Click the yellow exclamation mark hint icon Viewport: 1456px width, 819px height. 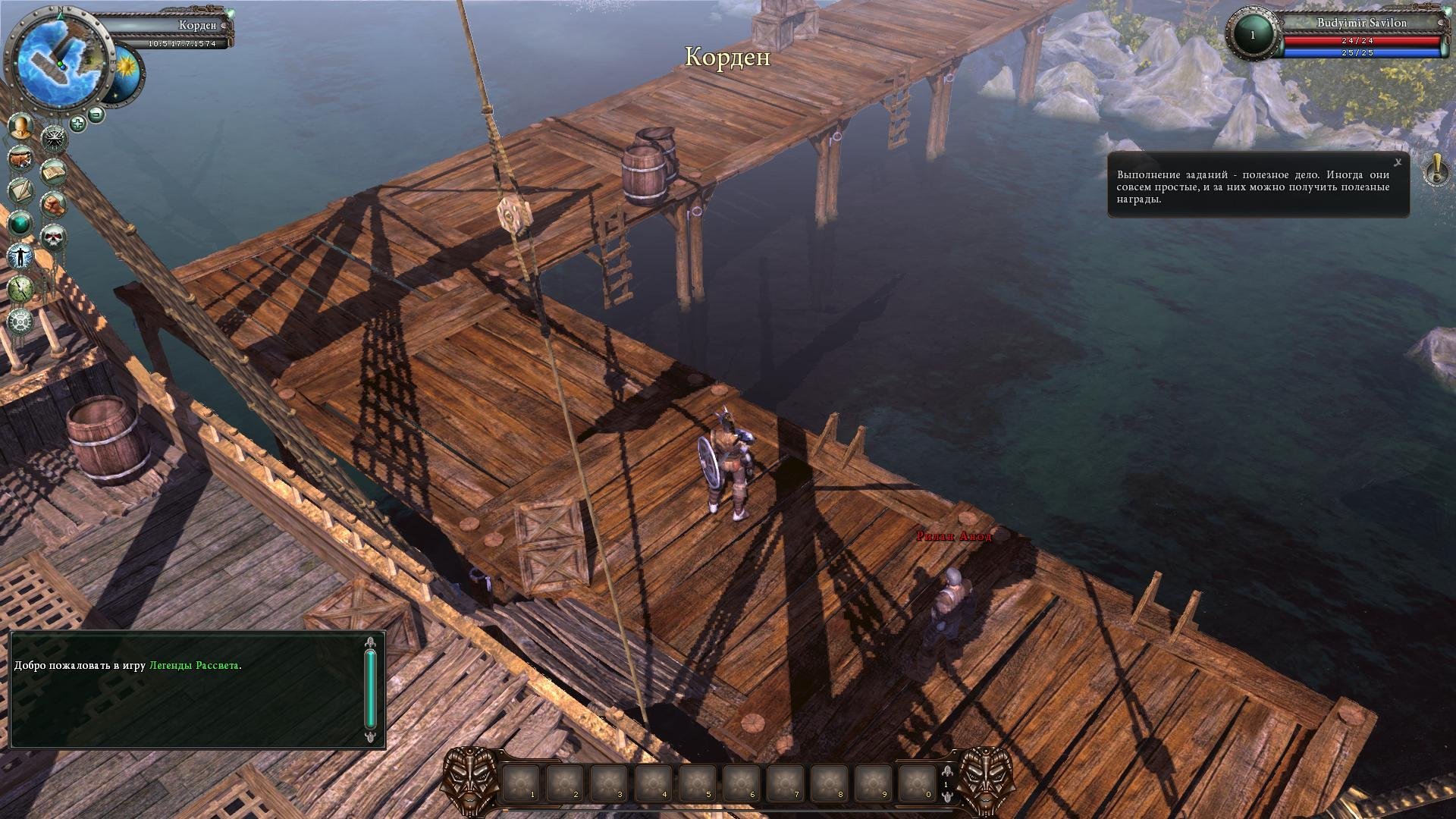click(x=1436, y=168)
